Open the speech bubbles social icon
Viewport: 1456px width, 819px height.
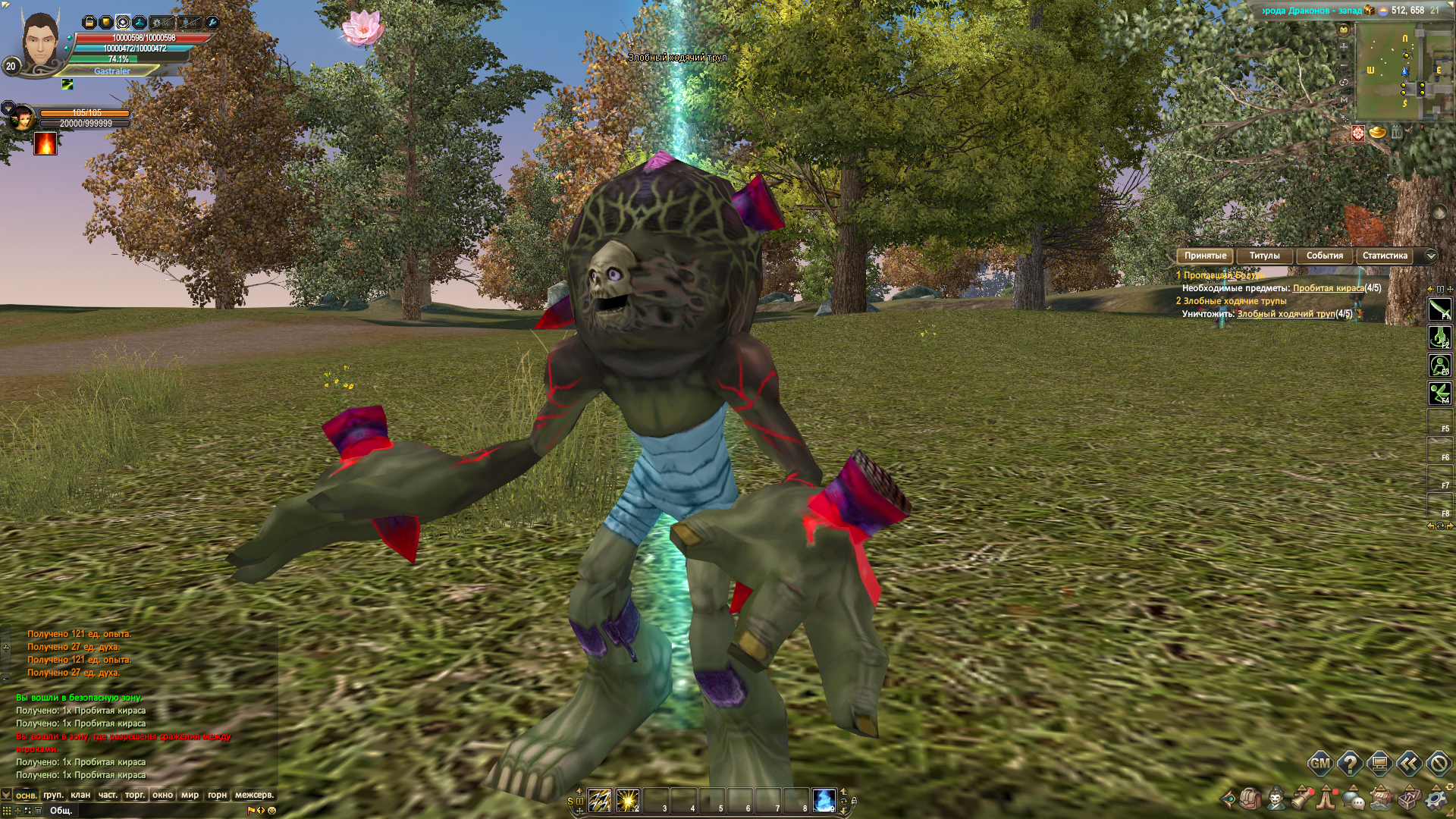click(x=1354, y=799)
